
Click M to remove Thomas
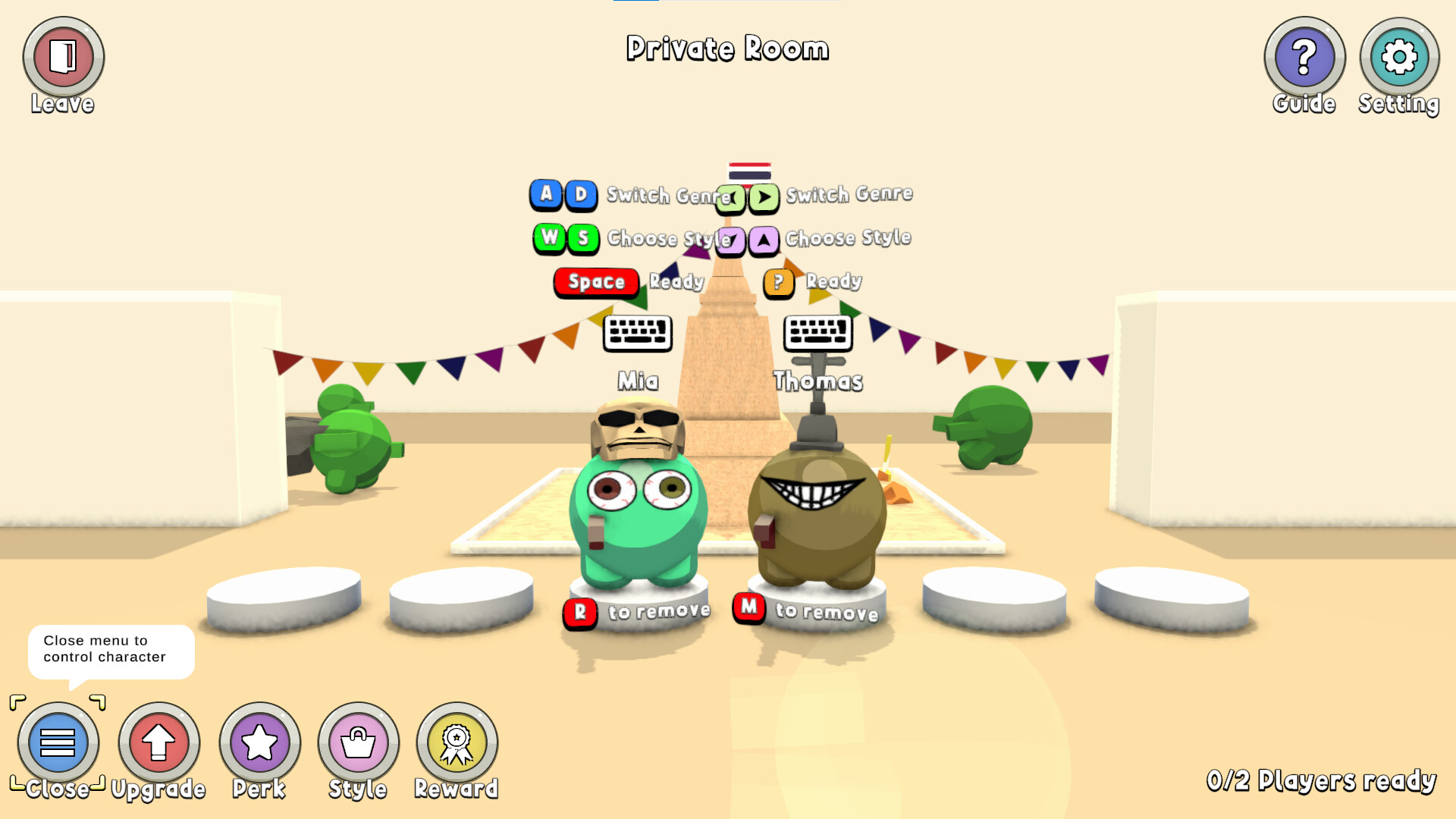[x=749, y=609]
